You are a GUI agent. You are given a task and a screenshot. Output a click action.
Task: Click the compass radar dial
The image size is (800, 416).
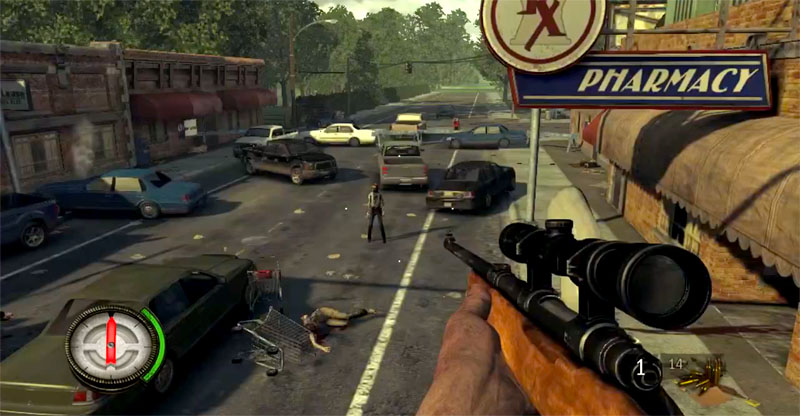click(x=111, y=345)
